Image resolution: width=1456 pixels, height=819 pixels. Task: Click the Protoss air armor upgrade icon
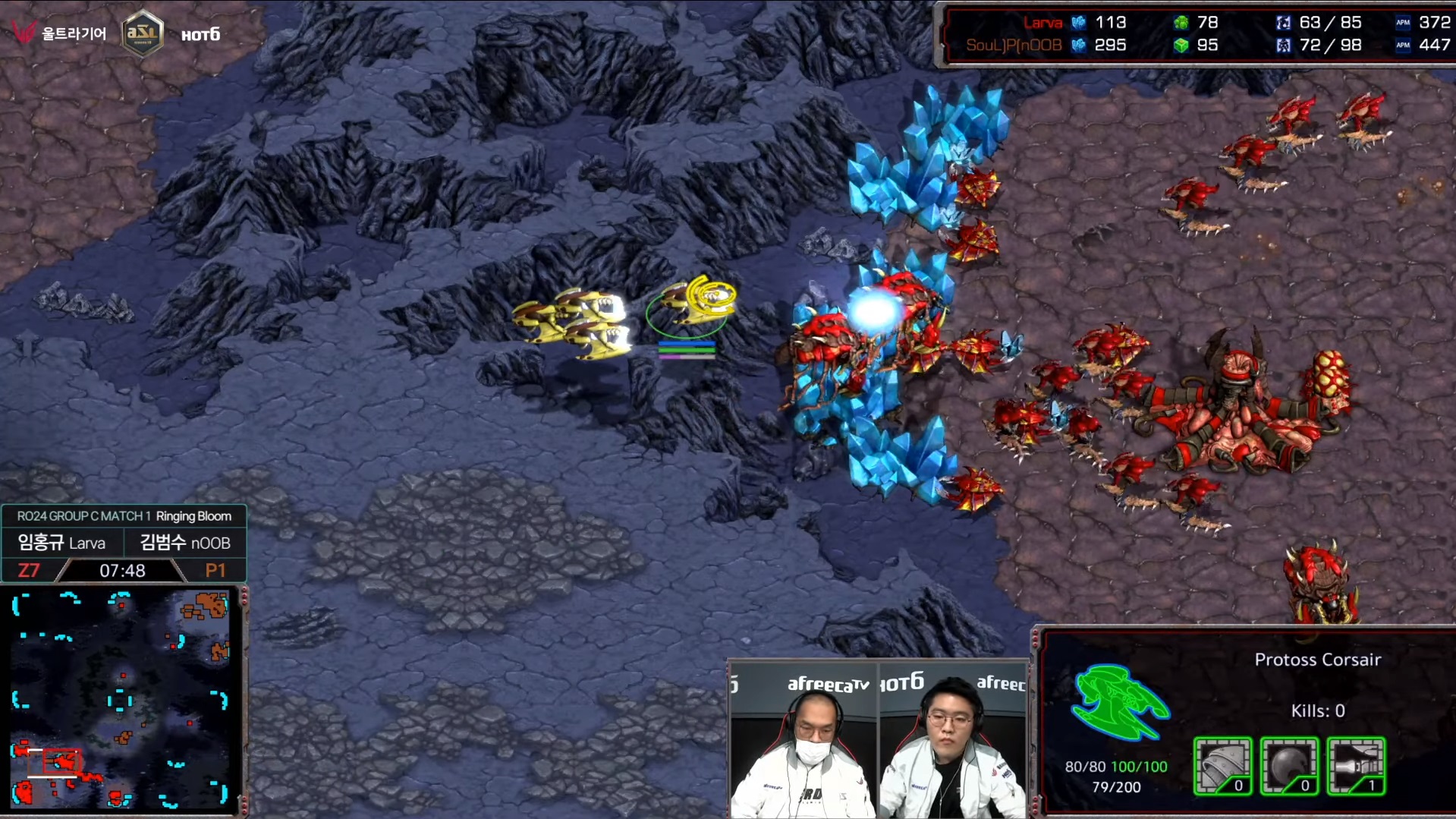coord(1222,766)
